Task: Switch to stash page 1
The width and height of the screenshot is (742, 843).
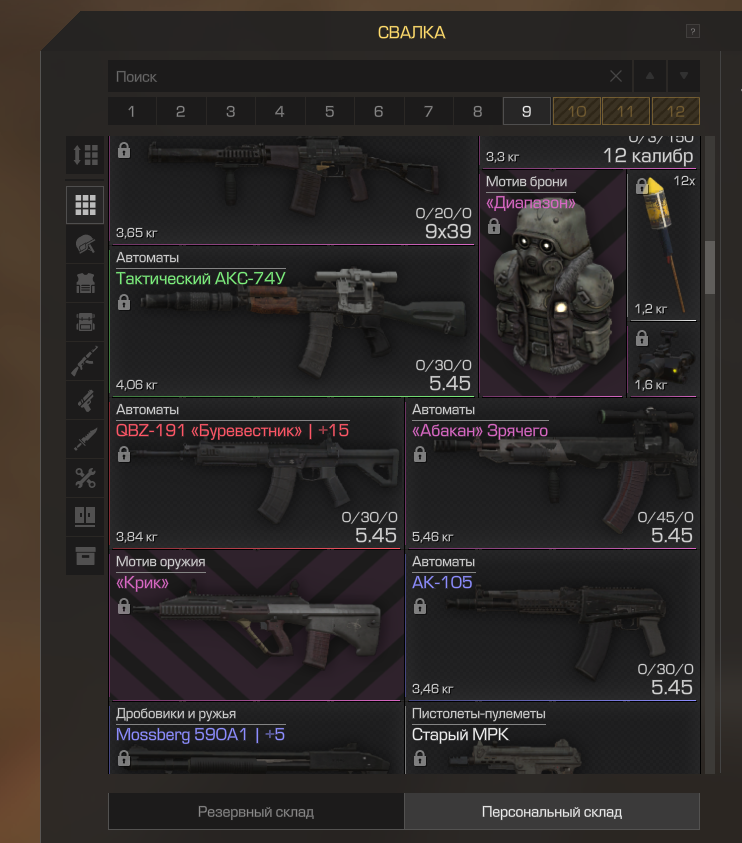Action: pyautogui.click(x=132, y=111)
